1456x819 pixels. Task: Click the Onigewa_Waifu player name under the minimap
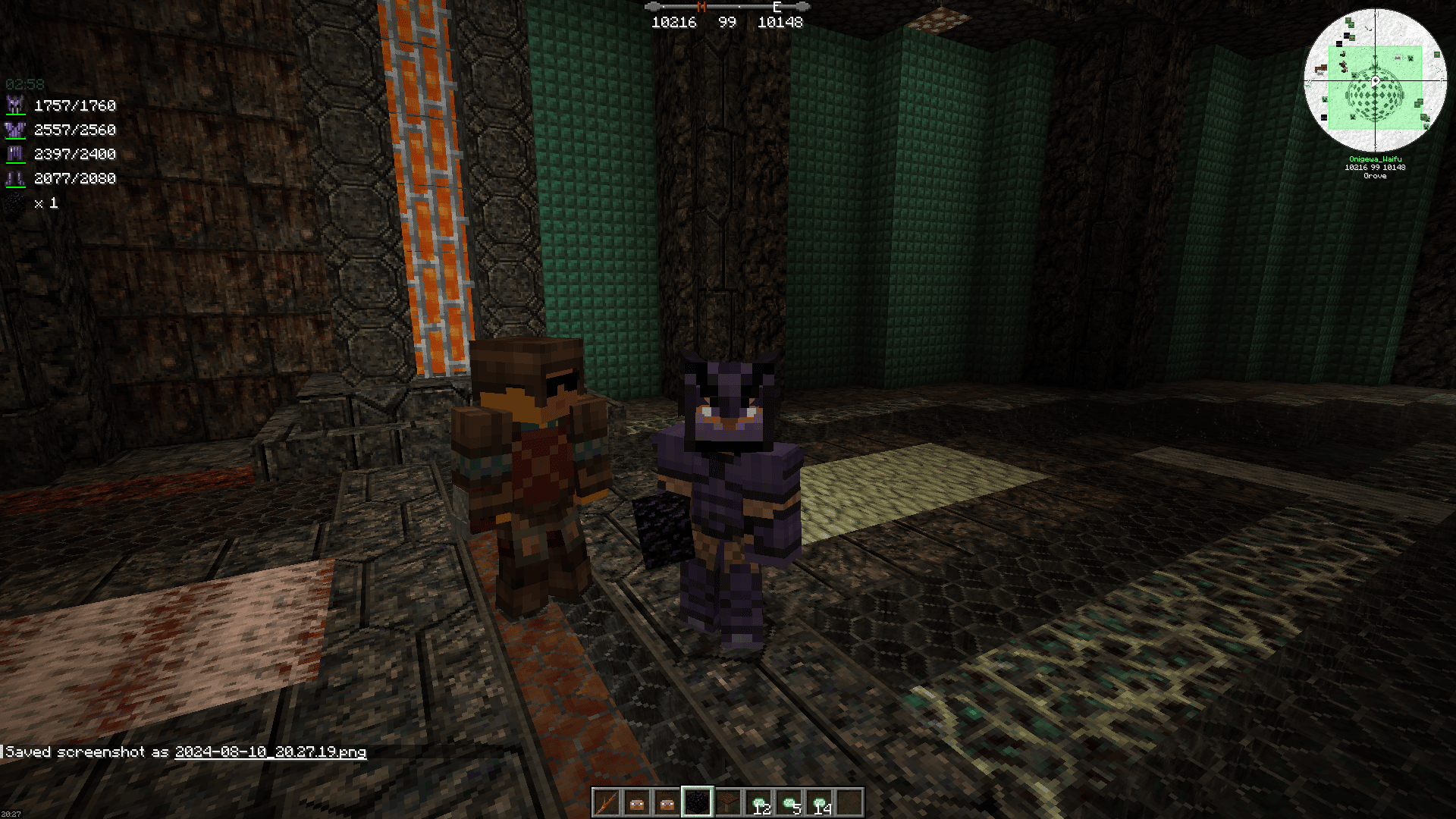1374,158
